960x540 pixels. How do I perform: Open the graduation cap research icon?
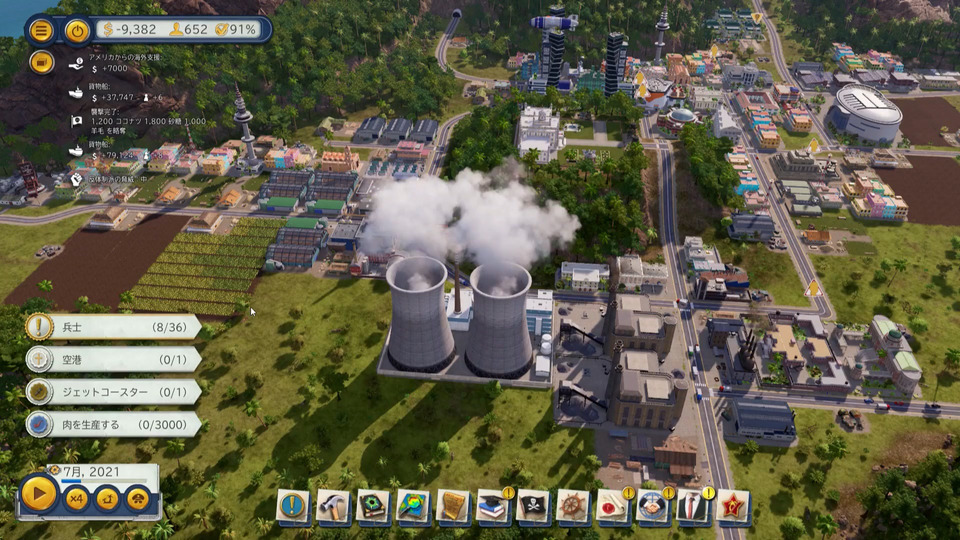click(x=493, y=506)
